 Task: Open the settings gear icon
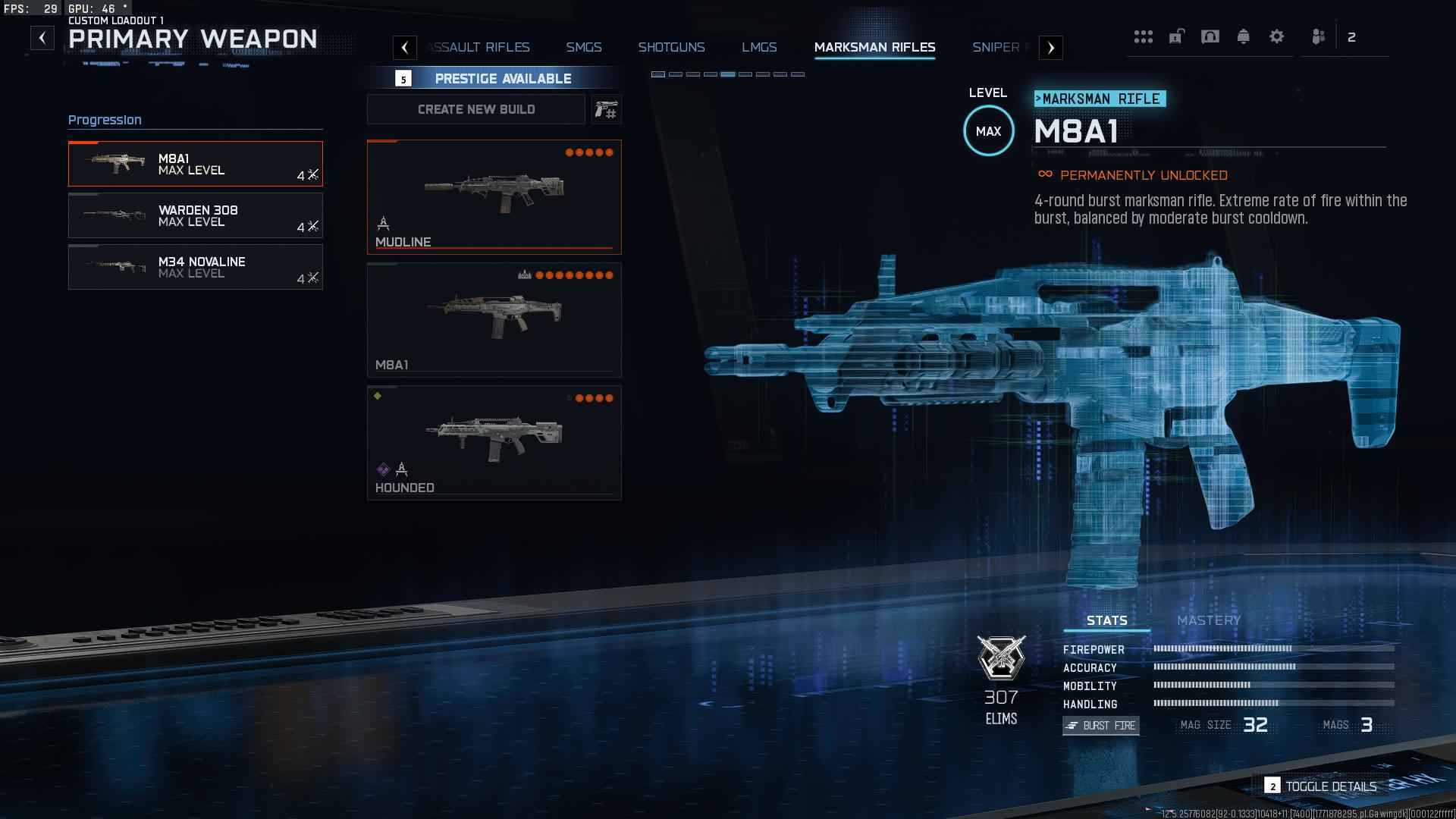coord(1276,36)
